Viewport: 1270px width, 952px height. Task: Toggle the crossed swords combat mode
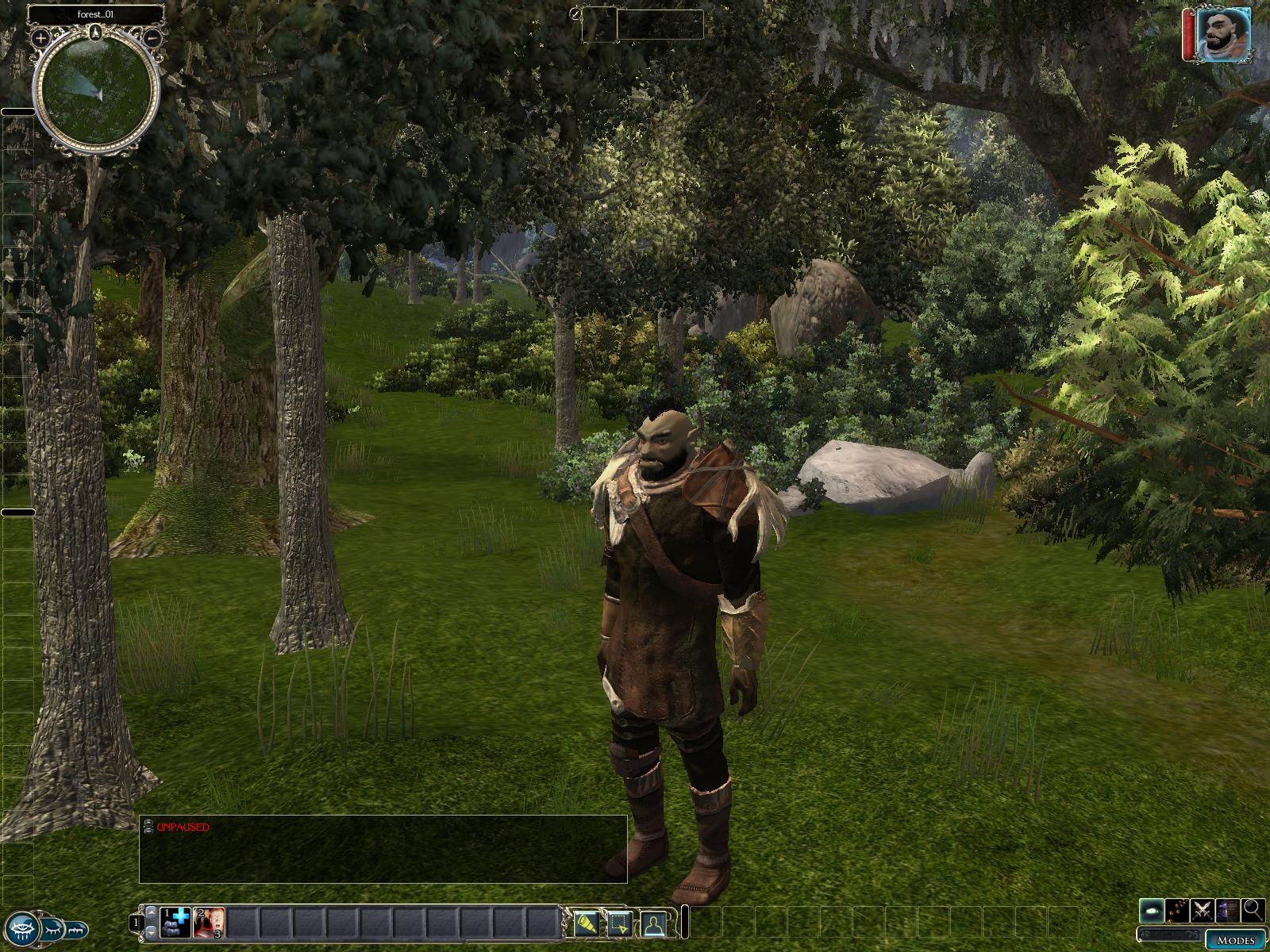tap(1203, 910)
